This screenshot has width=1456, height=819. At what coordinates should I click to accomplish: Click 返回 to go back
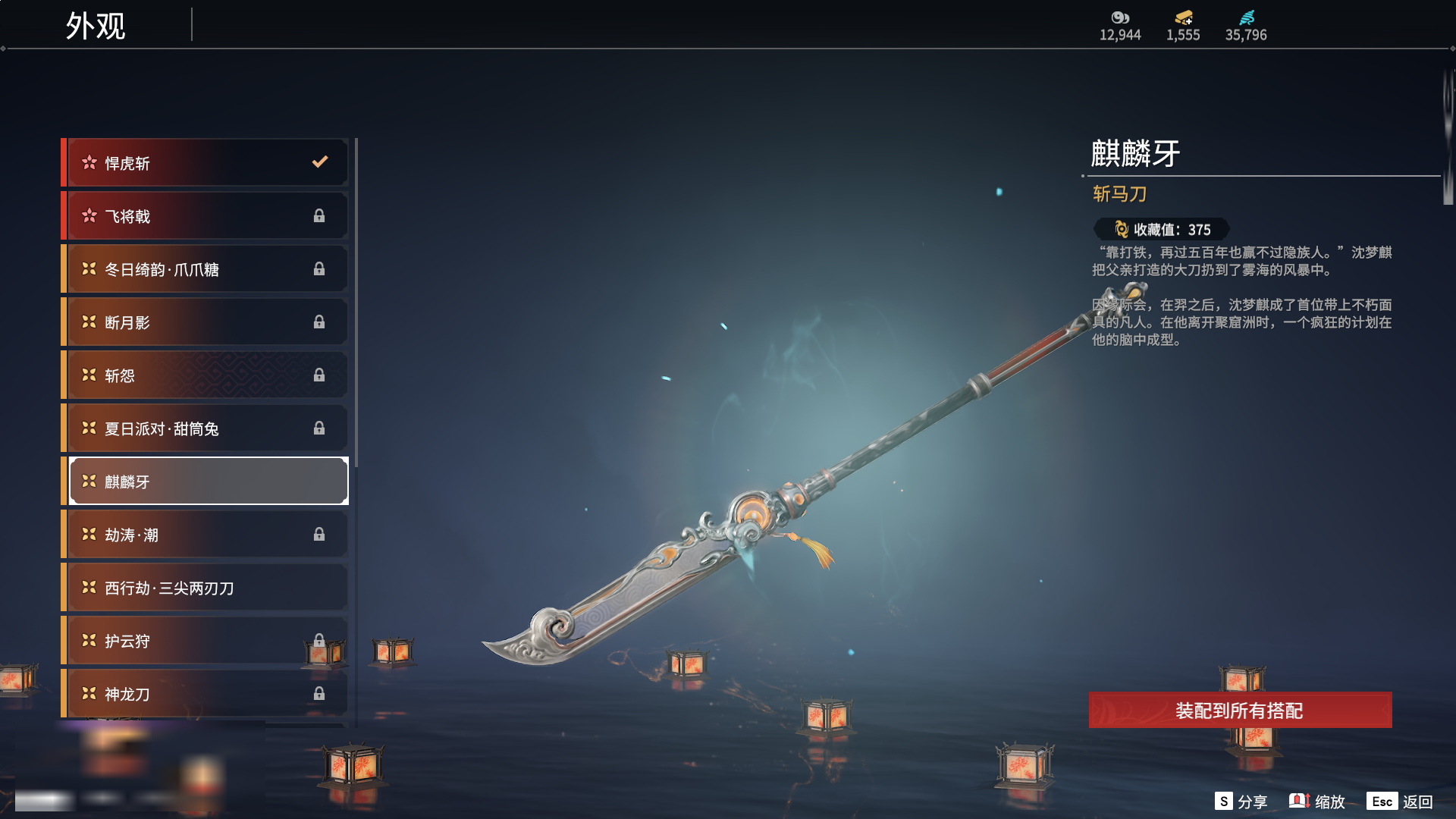(1400, 802)
